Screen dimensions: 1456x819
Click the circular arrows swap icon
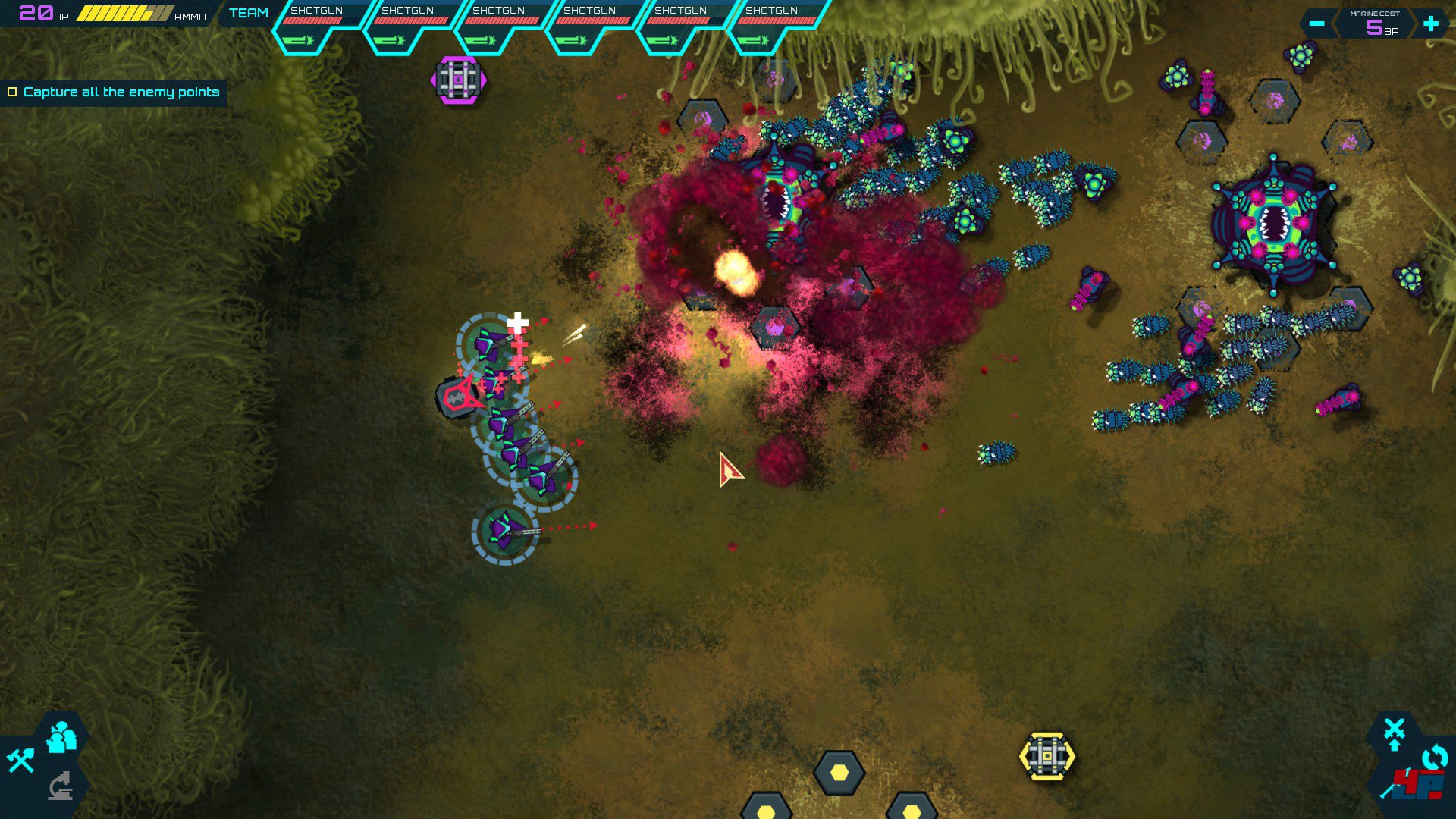tap(1434, 758)
